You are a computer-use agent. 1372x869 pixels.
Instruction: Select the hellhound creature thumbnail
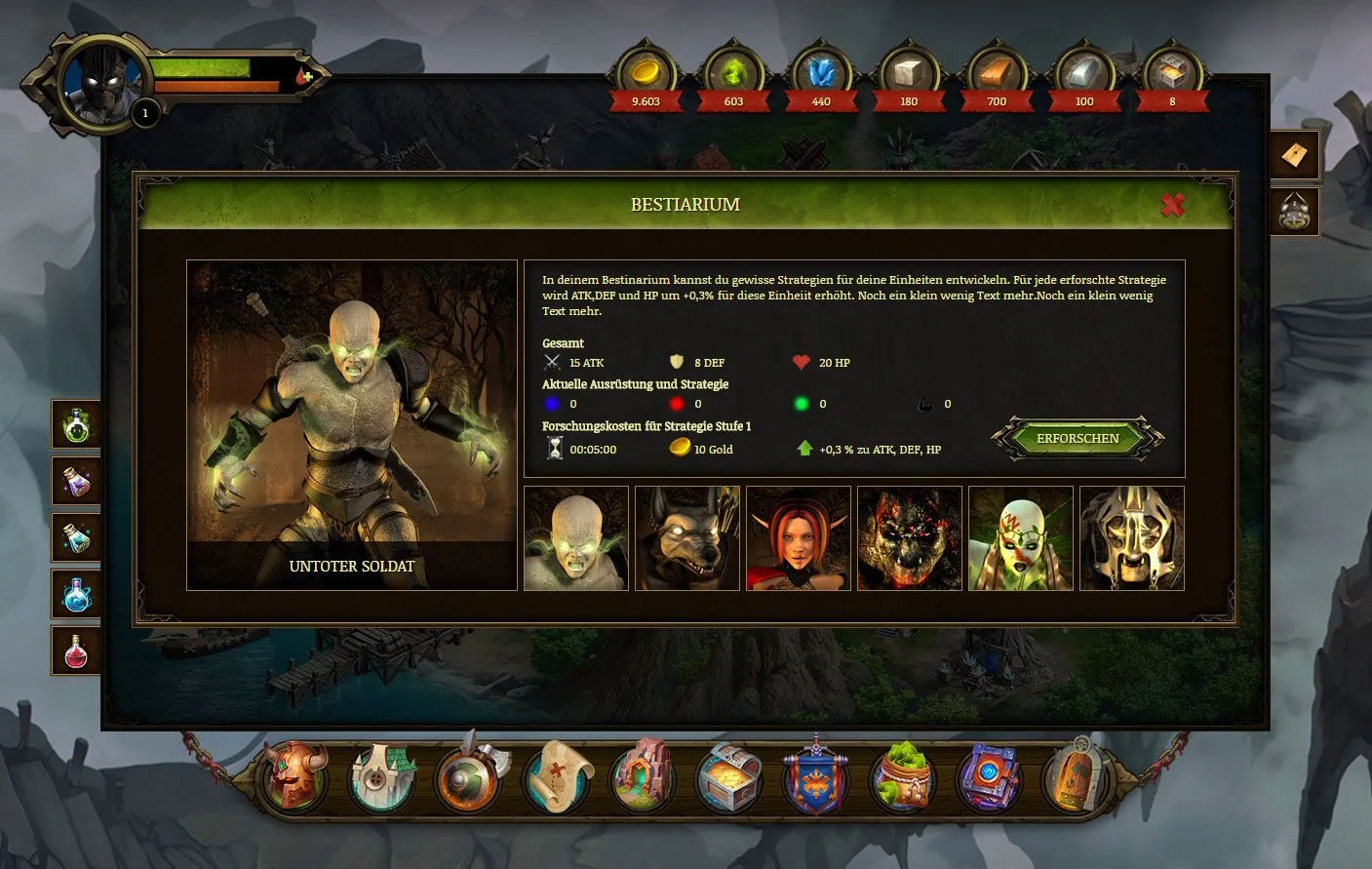point(686,537)
